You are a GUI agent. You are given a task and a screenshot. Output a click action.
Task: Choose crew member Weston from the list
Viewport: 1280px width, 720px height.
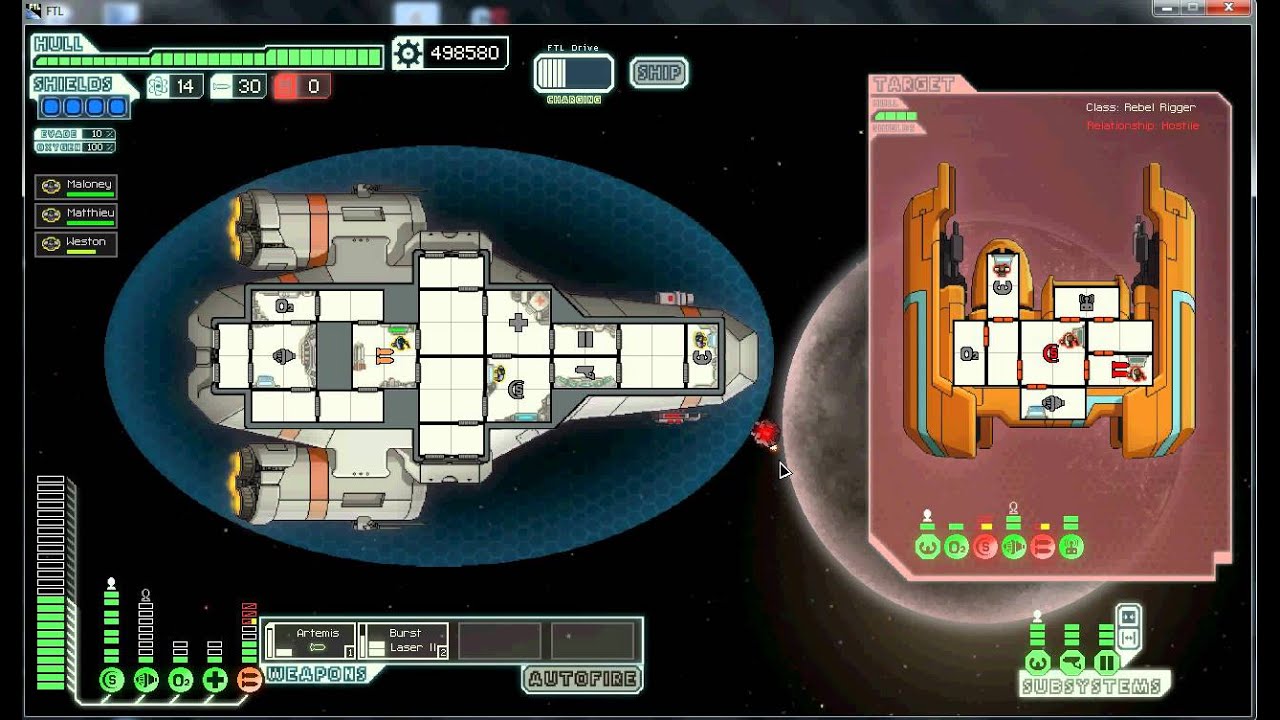pos(77,243)
